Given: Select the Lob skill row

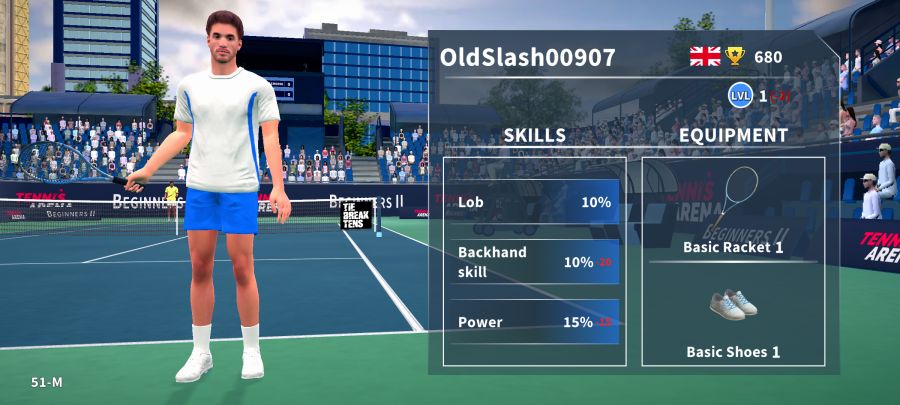Looking at the screenshot, I should coord(534,202).
